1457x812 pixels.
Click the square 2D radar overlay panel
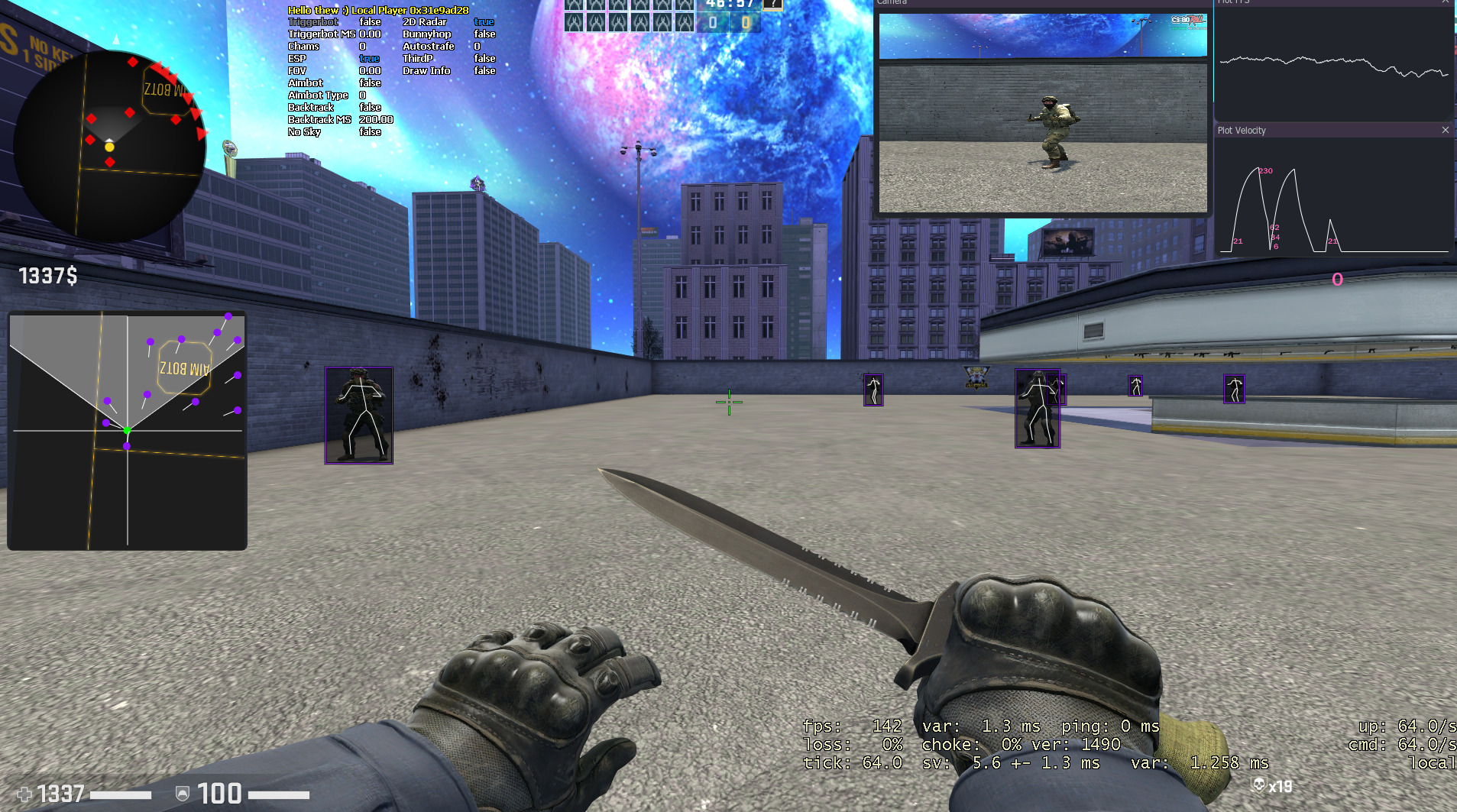click(x=127, y=430)
